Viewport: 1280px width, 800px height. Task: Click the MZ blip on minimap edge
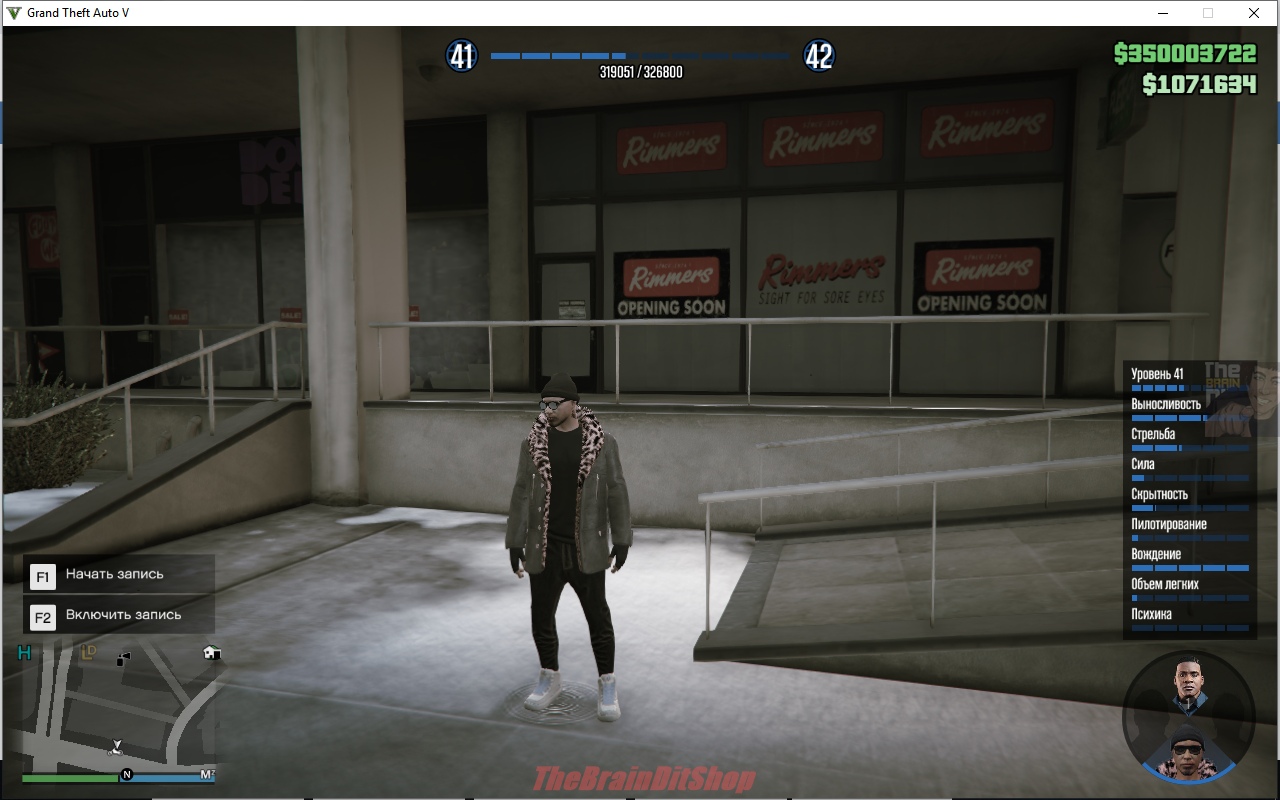207,774
